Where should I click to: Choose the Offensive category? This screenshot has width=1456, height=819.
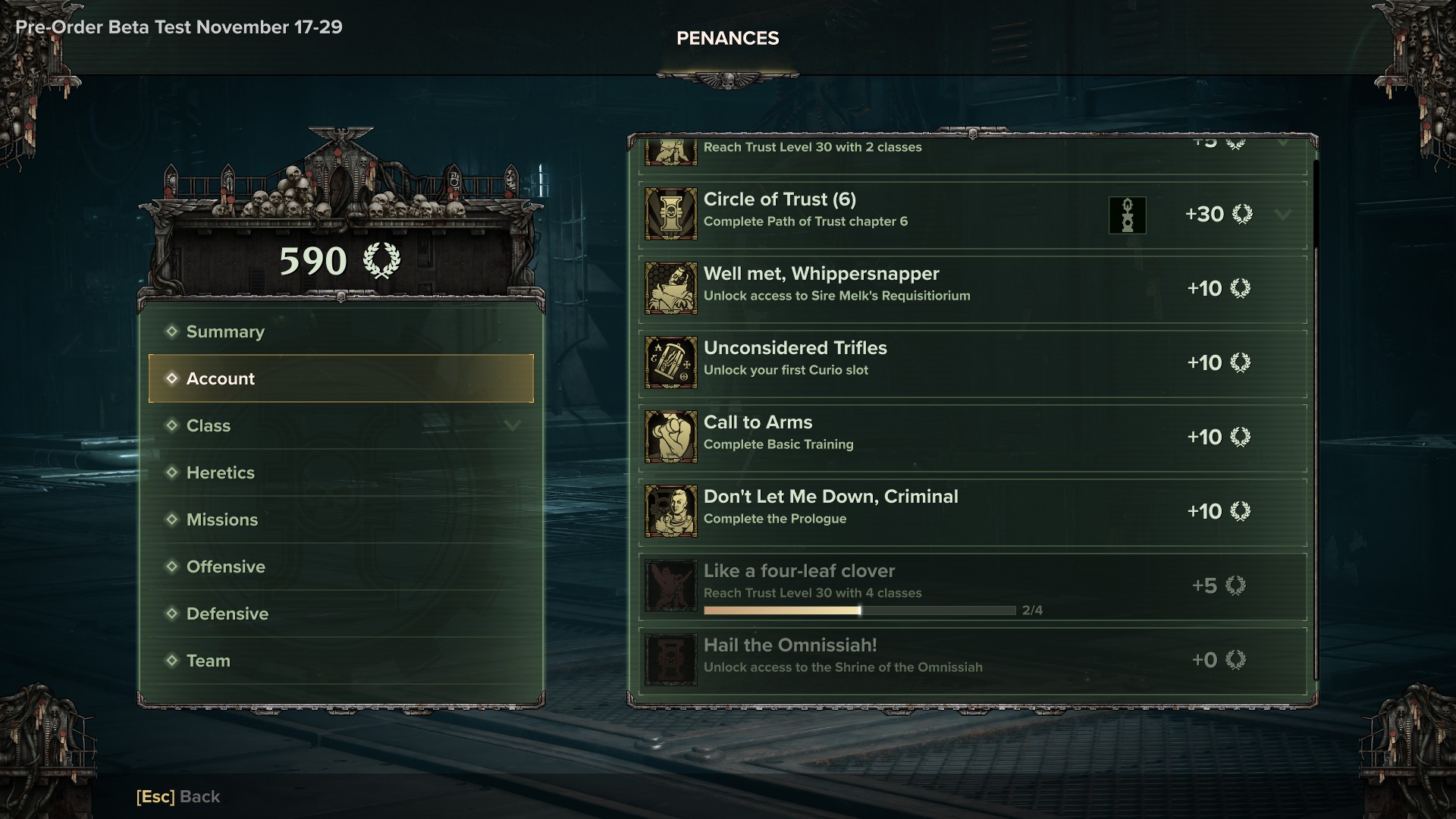(x=226, y=566)
